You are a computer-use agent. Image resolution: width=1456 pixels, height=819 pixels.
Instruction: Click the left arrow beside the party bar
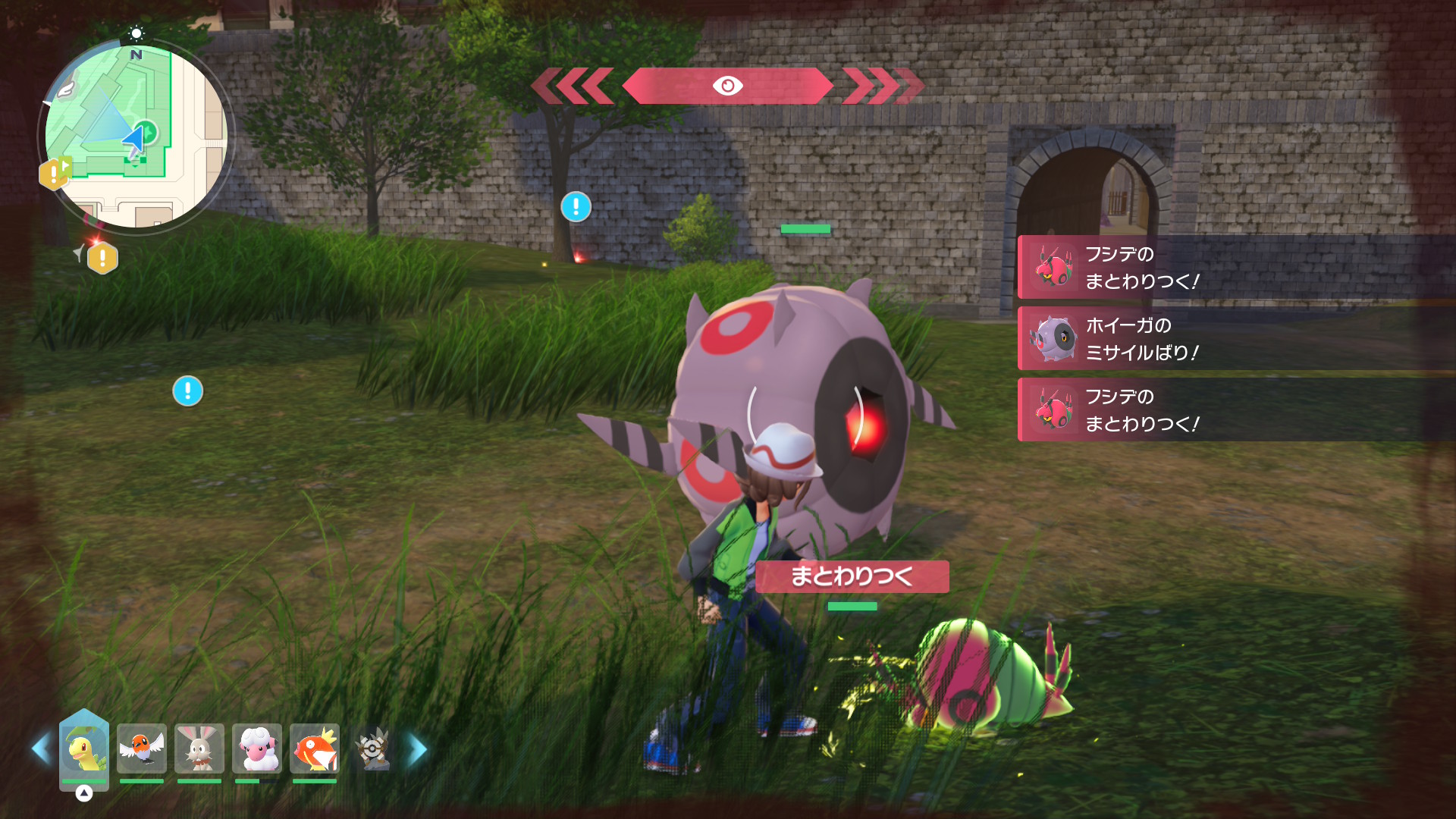click(41, 749)
